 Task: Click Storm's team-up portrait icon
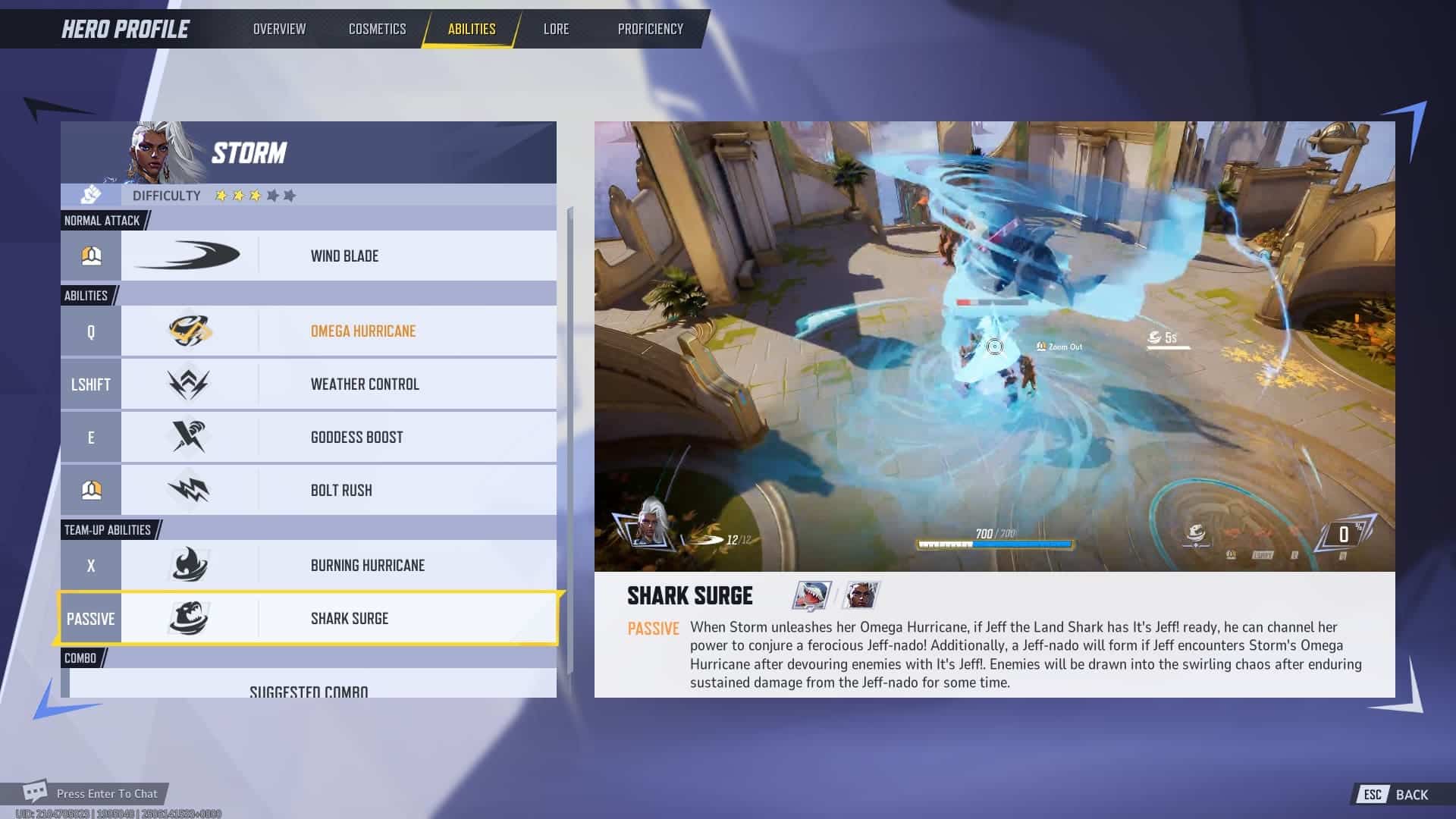[x=861, y=595]
